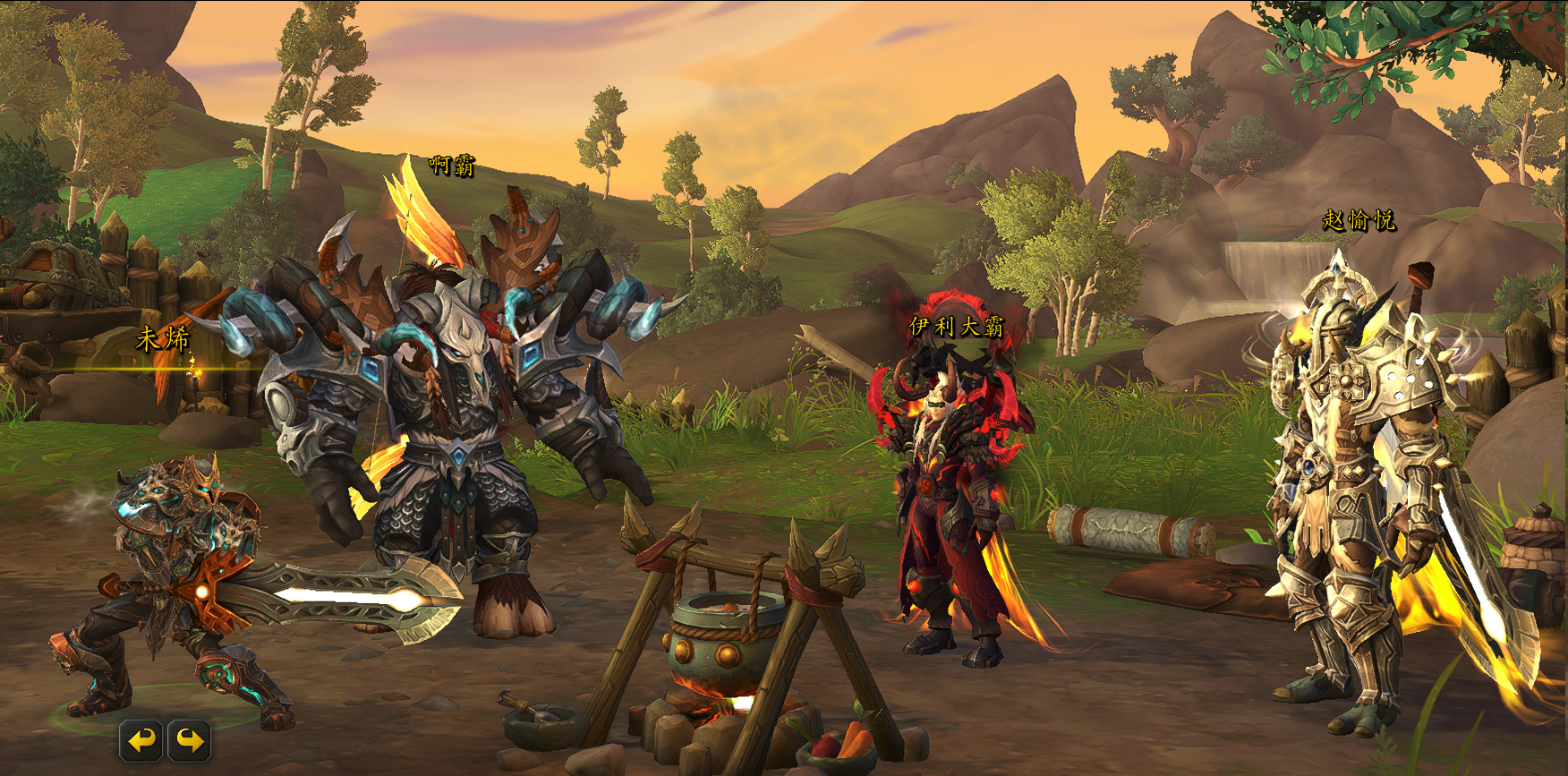1568x776 pixels.
Task: Select the character named 未烯
Action: pos(175,582)
